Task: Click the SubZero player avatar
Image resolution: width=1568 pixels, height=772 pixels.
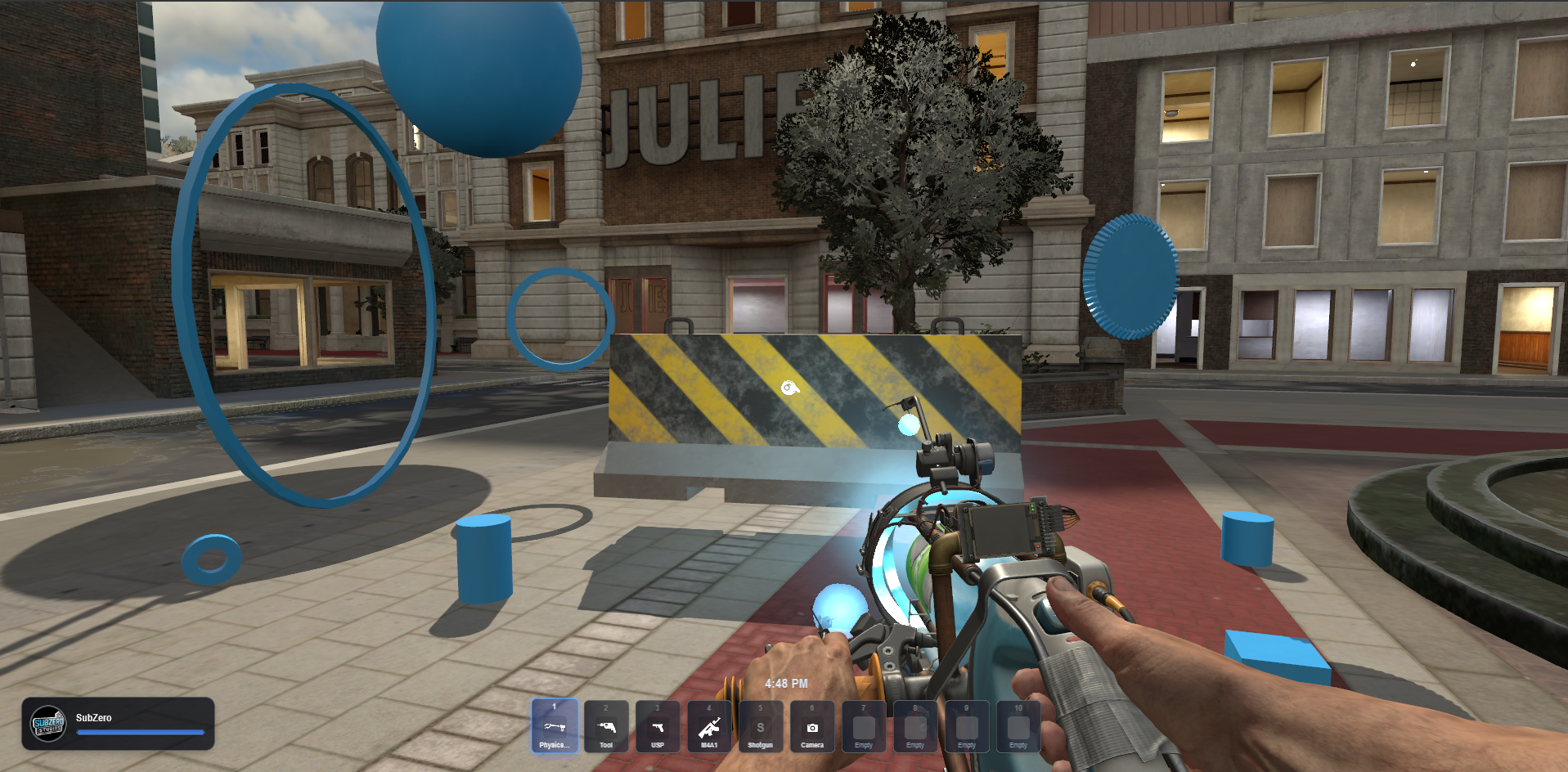Action: point(48,724)
